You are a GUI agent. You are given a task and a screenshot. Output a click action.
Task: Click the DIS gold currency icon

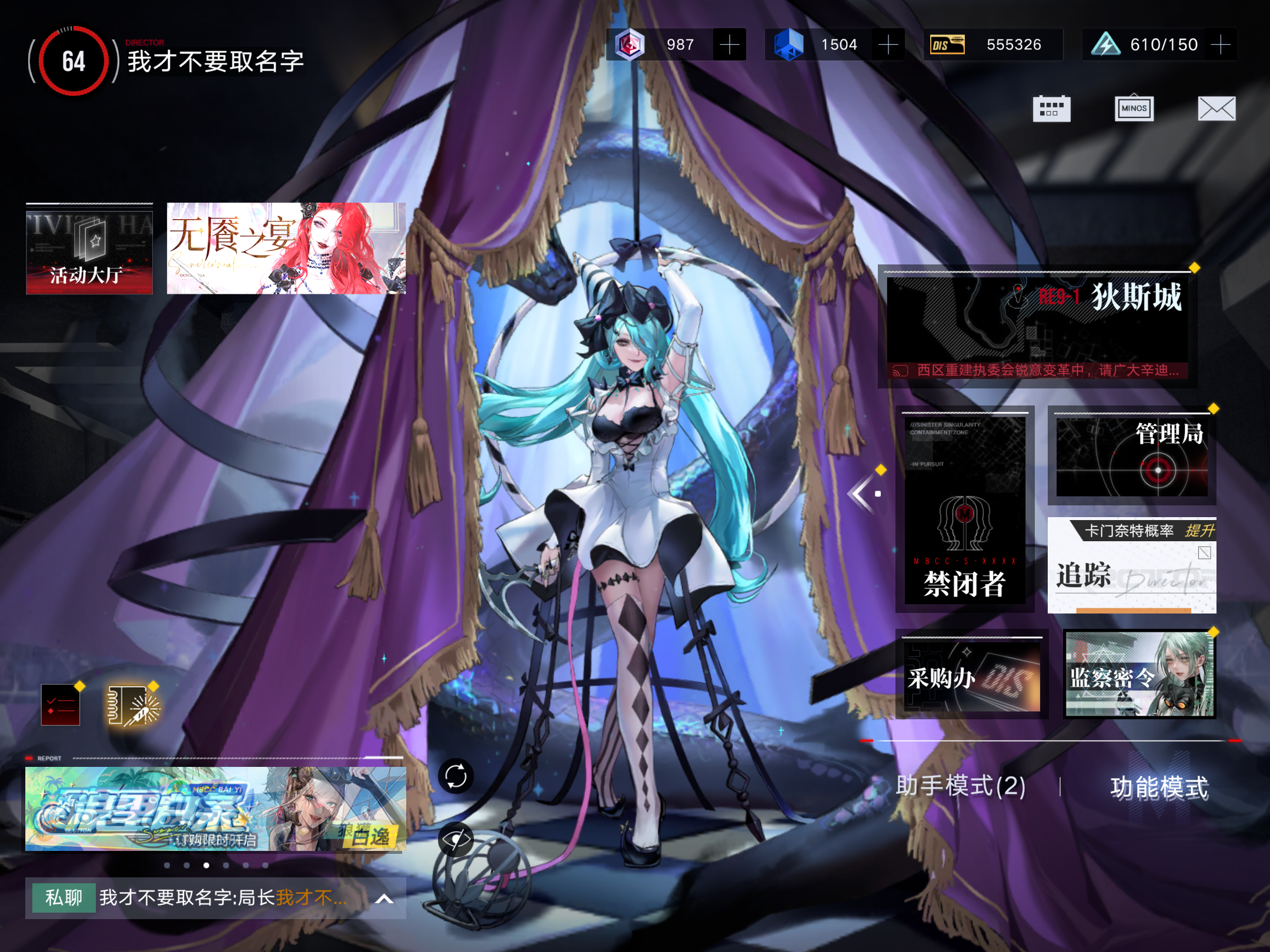[948, 44]
